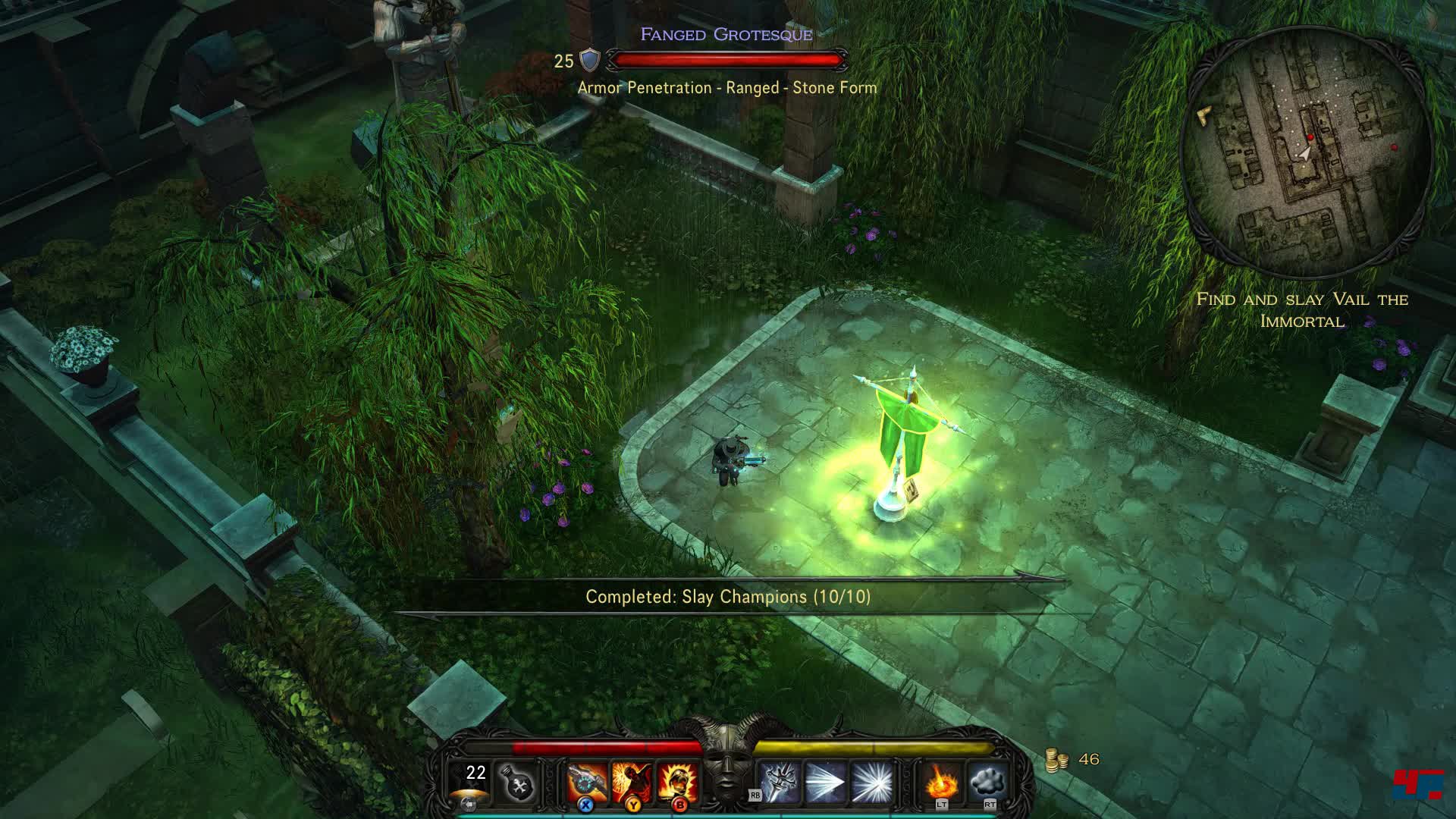Click the gold coin stack icon

pyautogui.click(x=1056, y=760)
